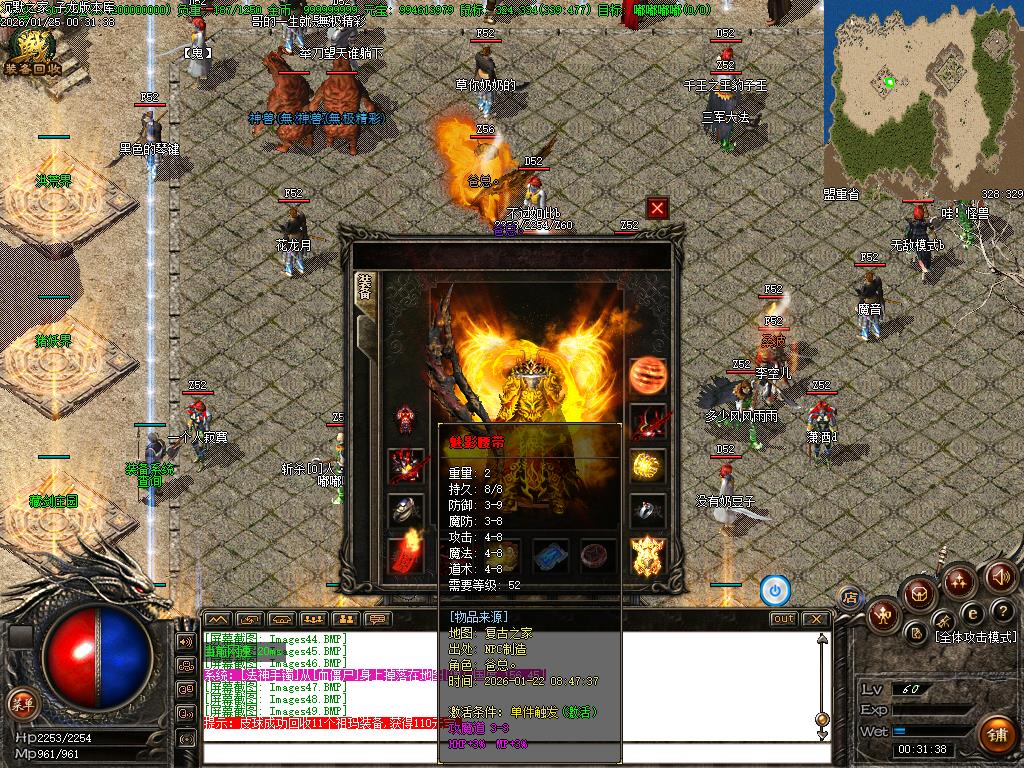1024x768 pixels.
Task: Open the question mark help button
Action: (1002, 611)
